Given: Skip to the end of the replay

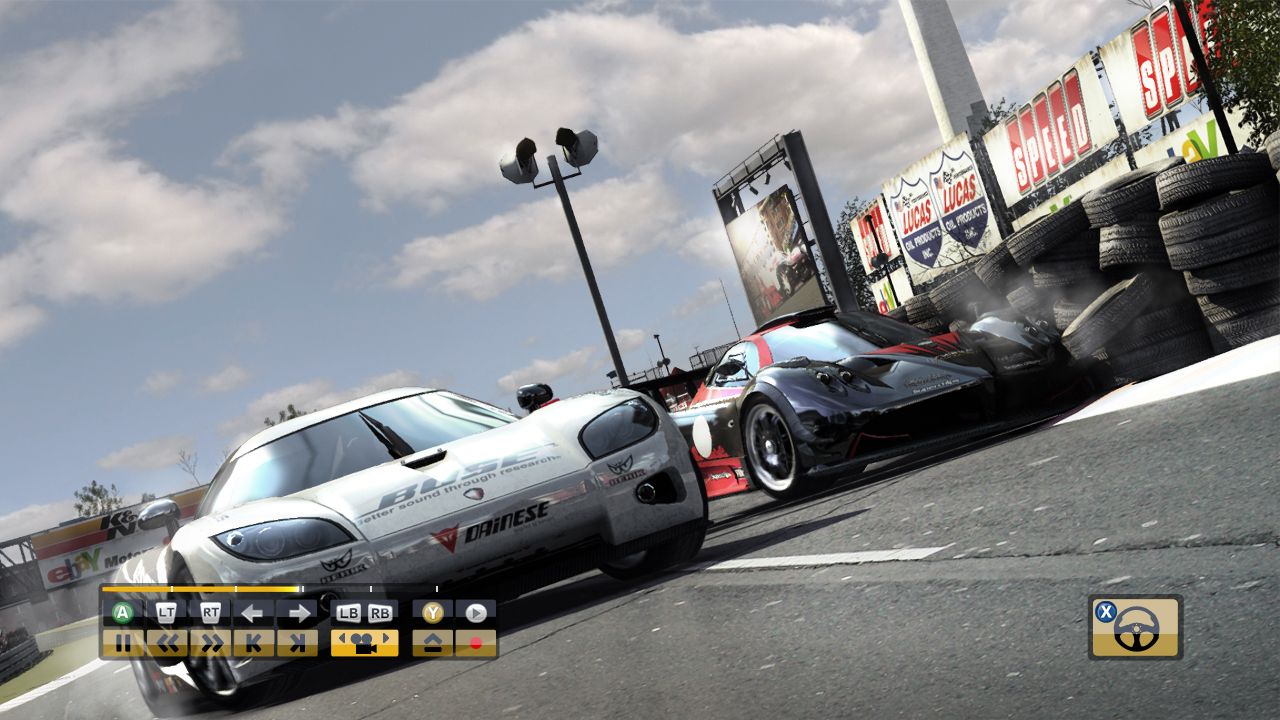Looking at the screenshot, I should (297, 642).
